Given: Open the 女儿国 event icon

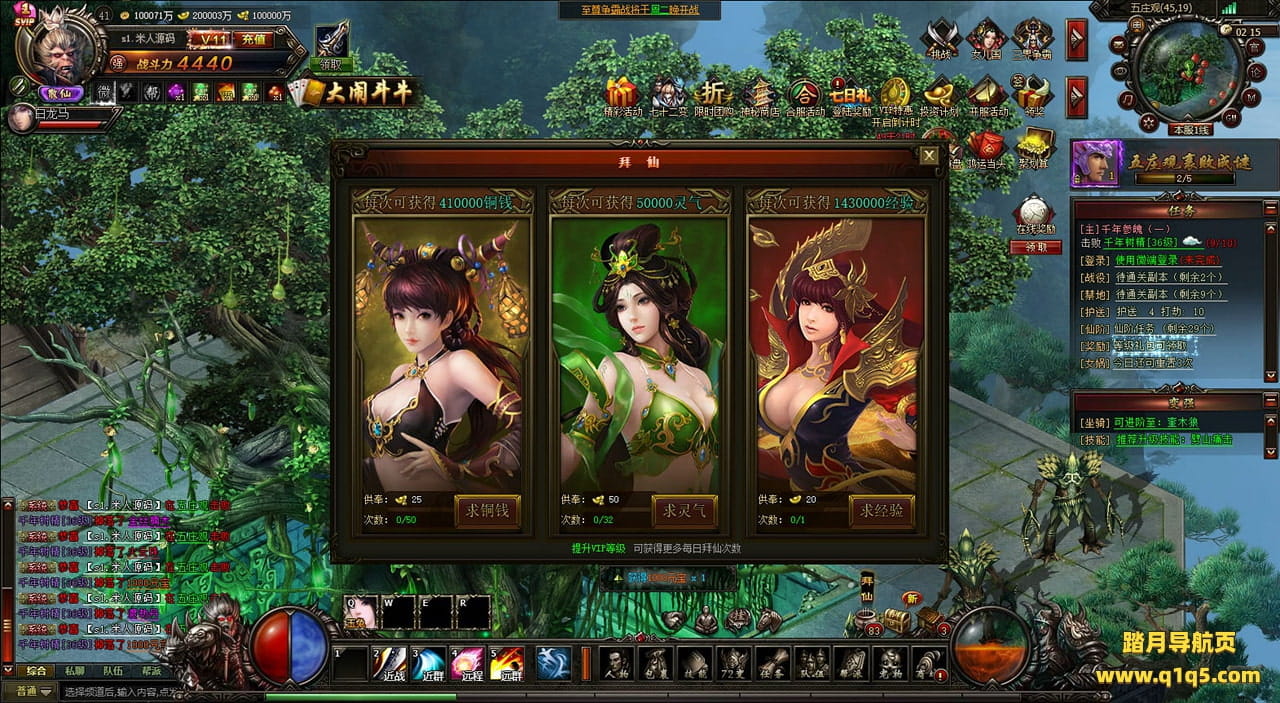Looking at the screenshot, I should [x=986, y=40].
